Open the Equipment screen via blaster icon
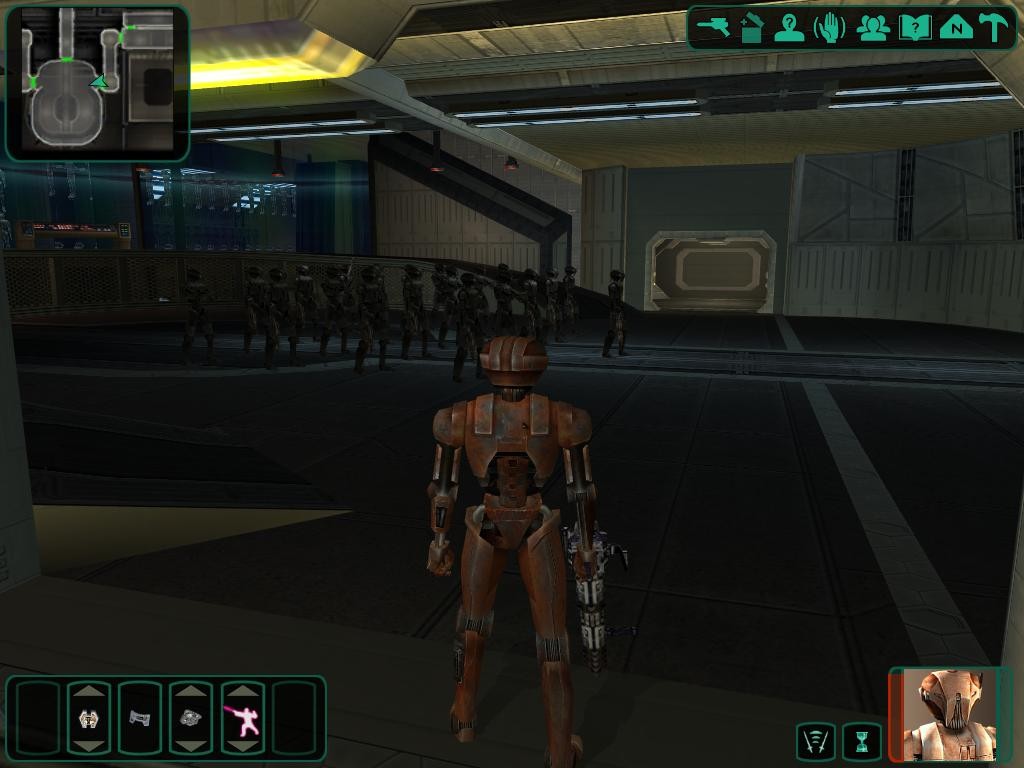Screen dimensions: 1024x768 point(714,27)
